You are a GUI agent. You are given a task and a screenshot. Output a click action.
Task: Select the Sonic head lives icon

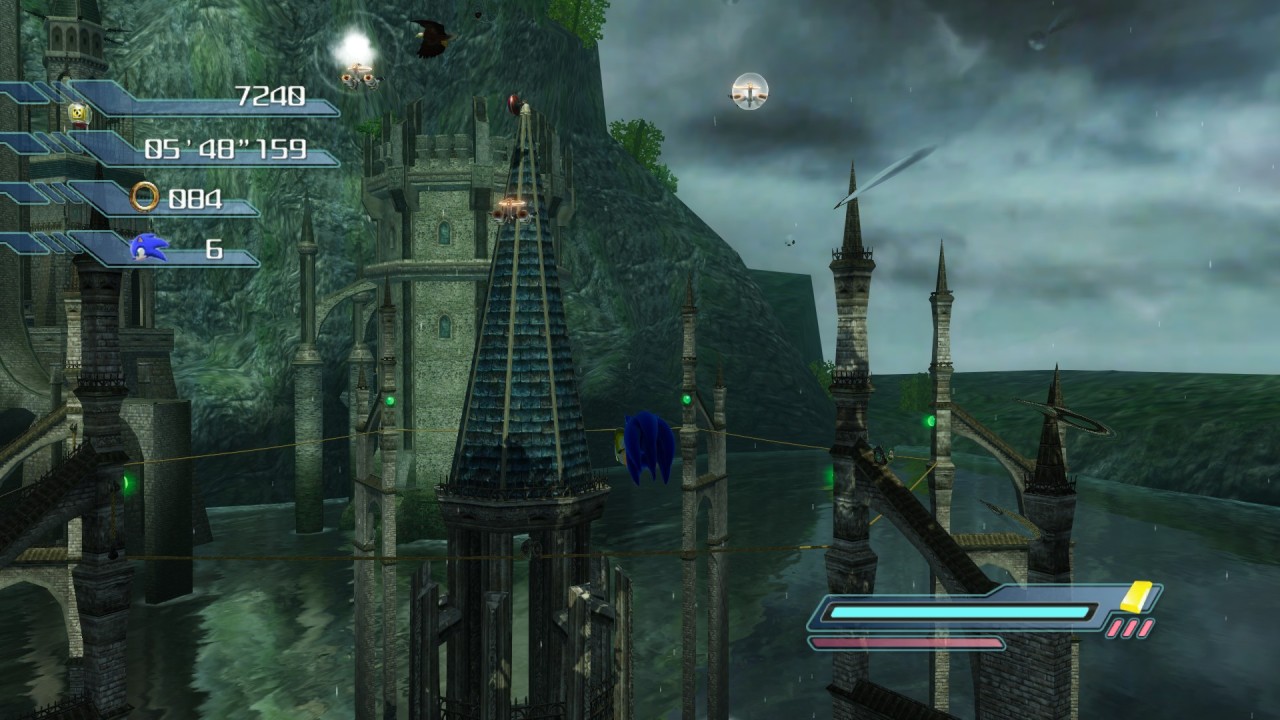(x=149, y=247)
